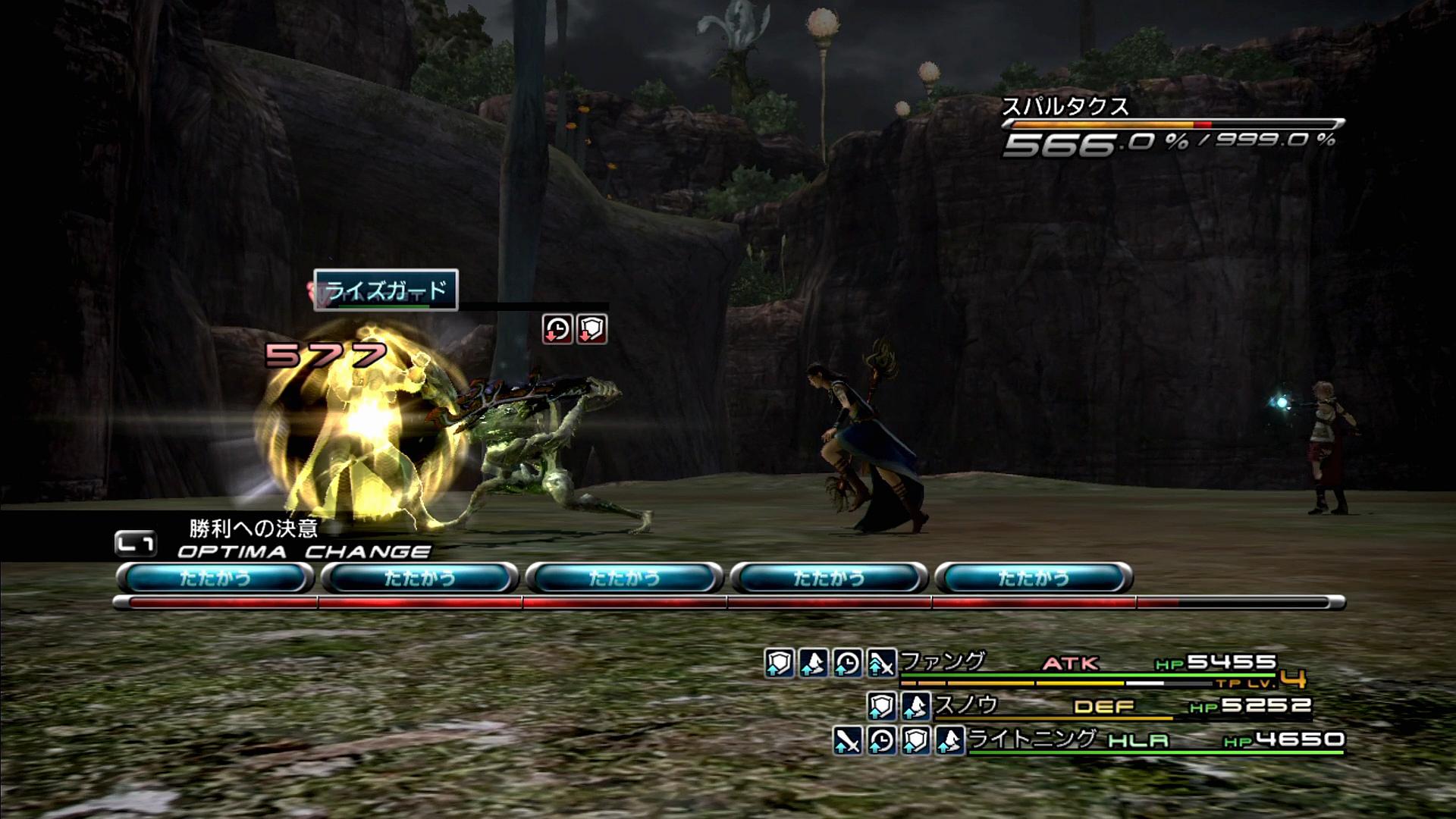
Task: Click the enemy's defense-down shield debuff icon
Action: click(x=591, y=329)
